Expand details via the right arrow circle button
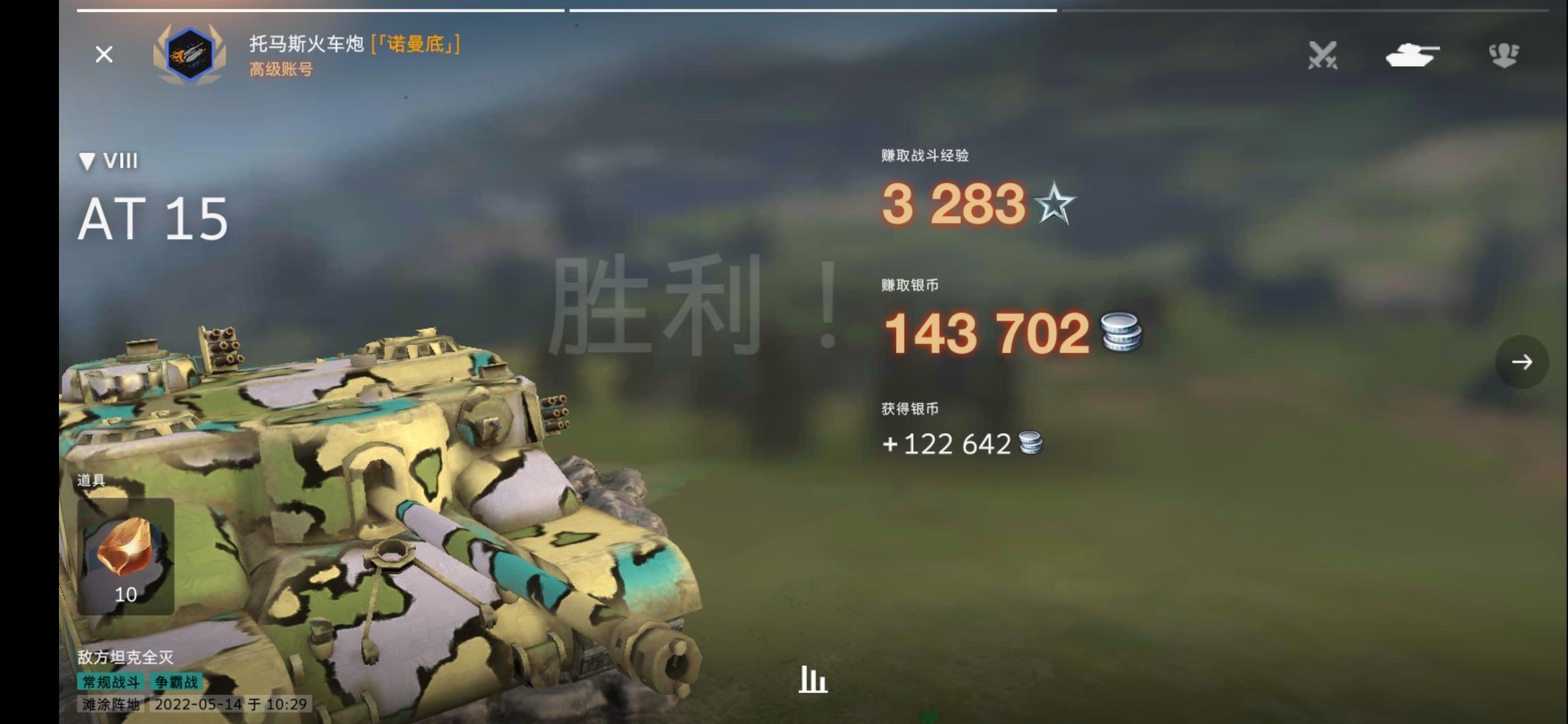The height and width of the screenshot is (724, 1568). pyautogui.click(x=1522, y=361)
